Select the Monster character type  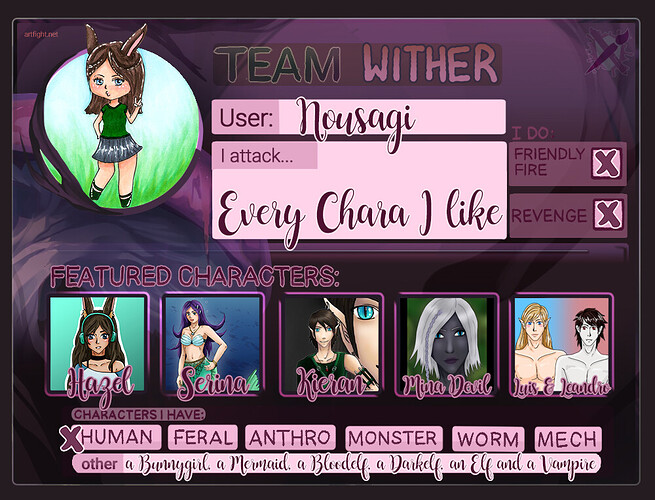[x=393, y=438]
